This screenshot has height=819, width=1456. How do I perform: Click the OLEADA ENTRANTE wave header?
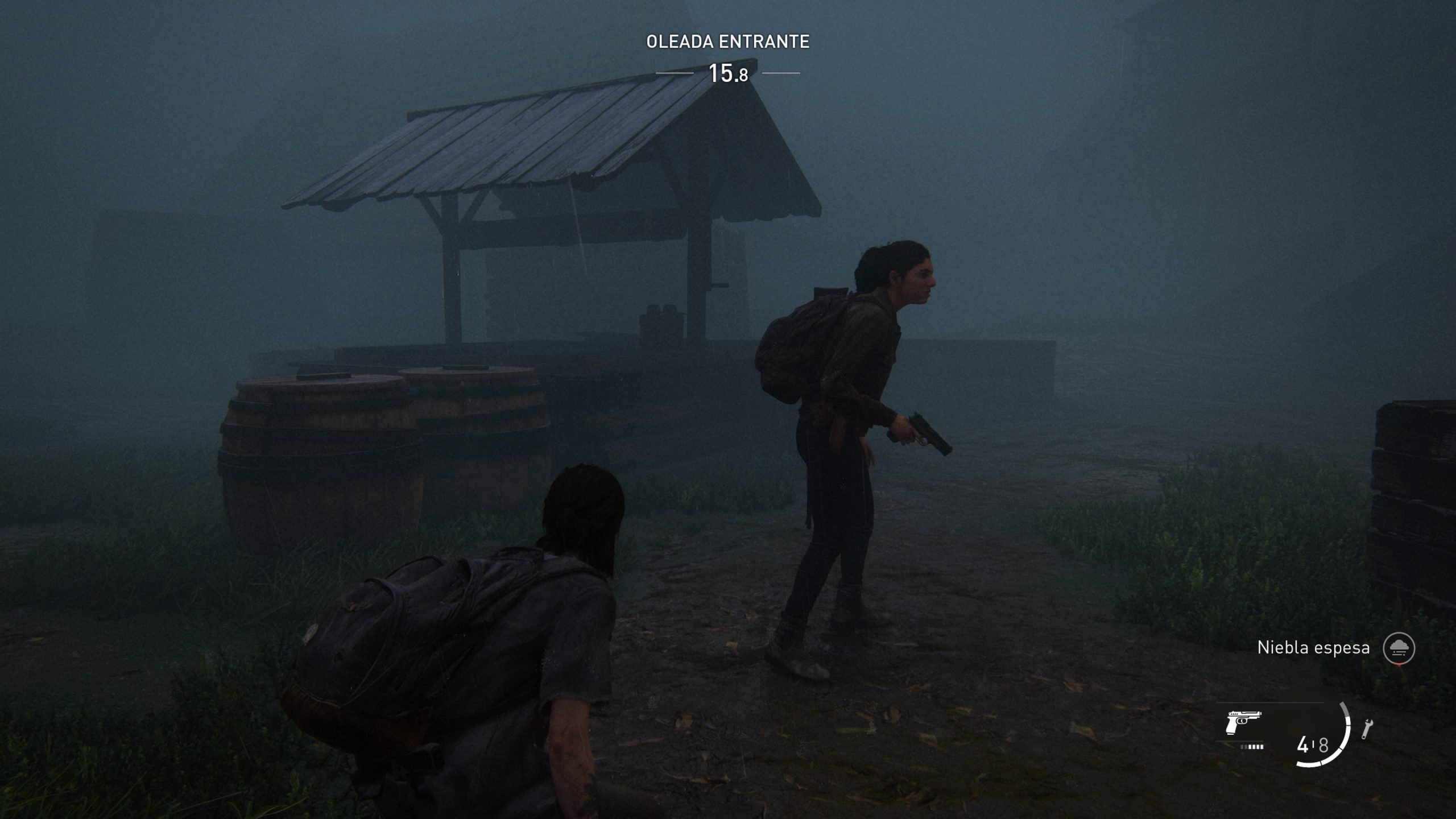tap(728, 41)
